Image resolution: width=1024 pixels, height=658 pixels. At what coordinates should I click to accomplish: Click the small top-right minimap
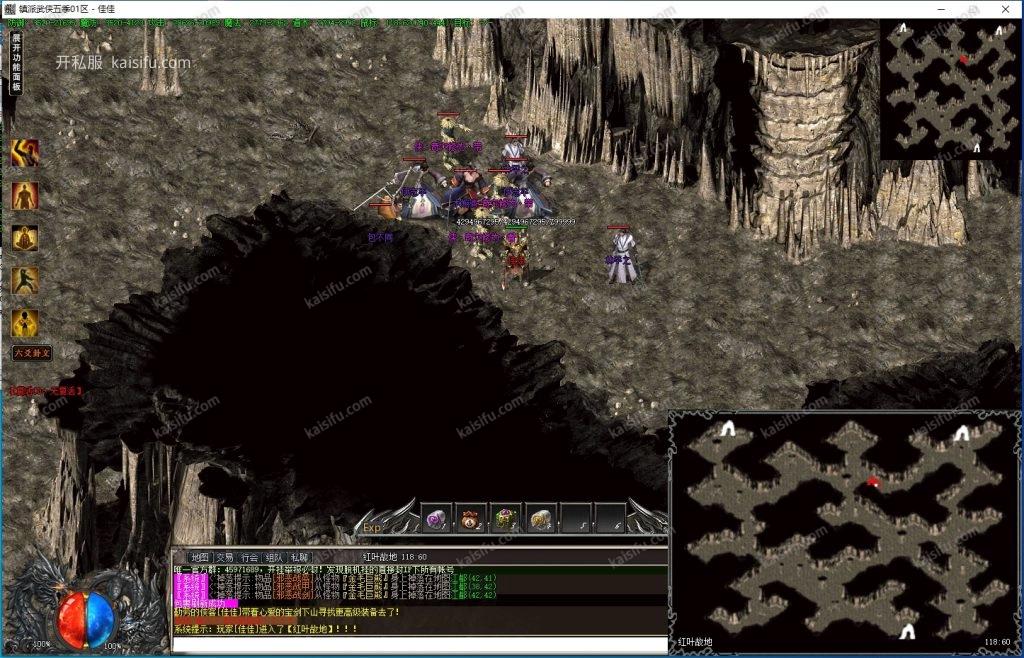[x=950, y=88]
